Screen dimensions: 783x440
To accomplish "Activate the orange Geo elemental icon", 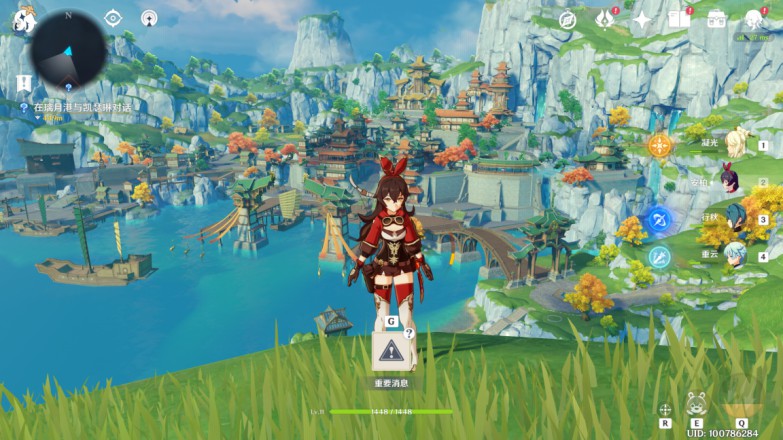I will pos(659,146).
